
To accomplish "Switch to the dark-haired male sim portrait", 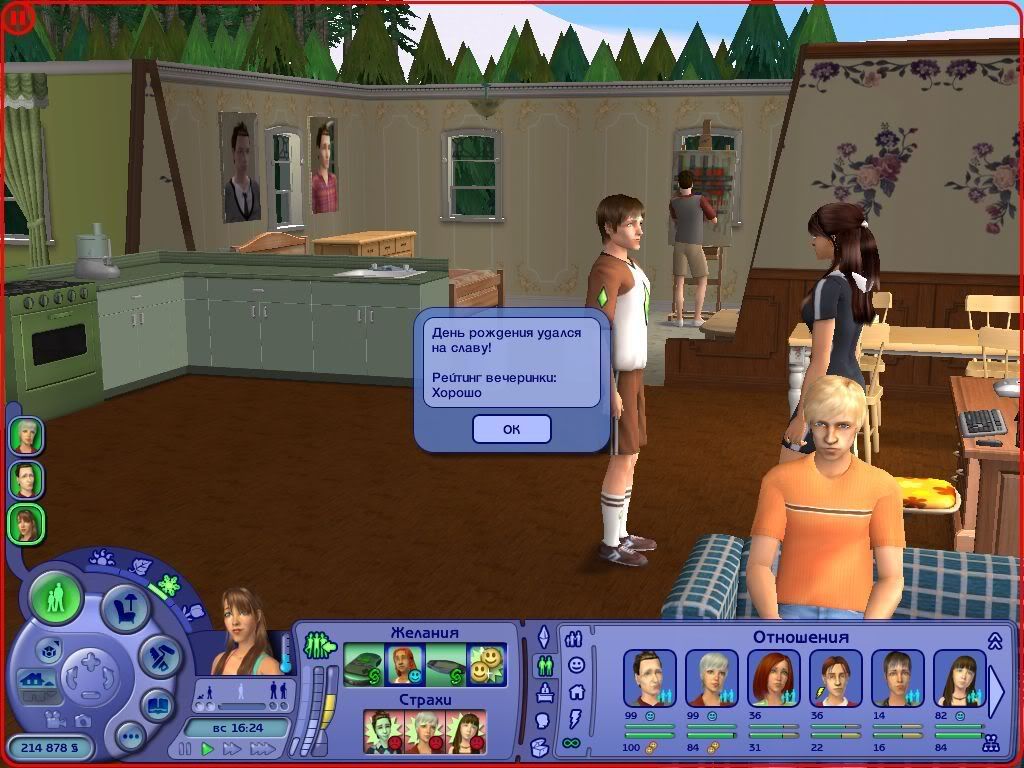I will pos(26,480).
